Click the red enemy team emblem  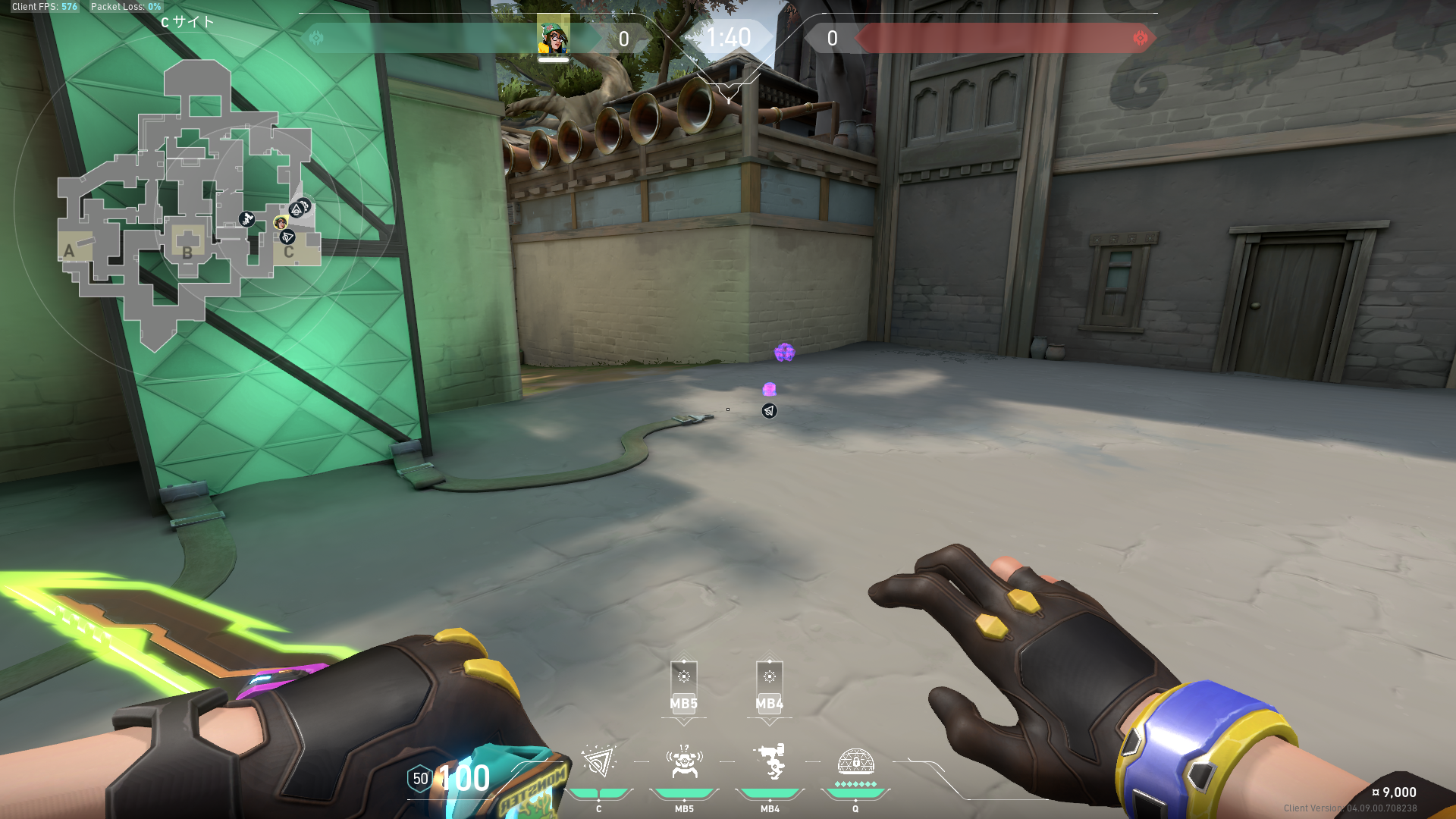pos(1140,38)
